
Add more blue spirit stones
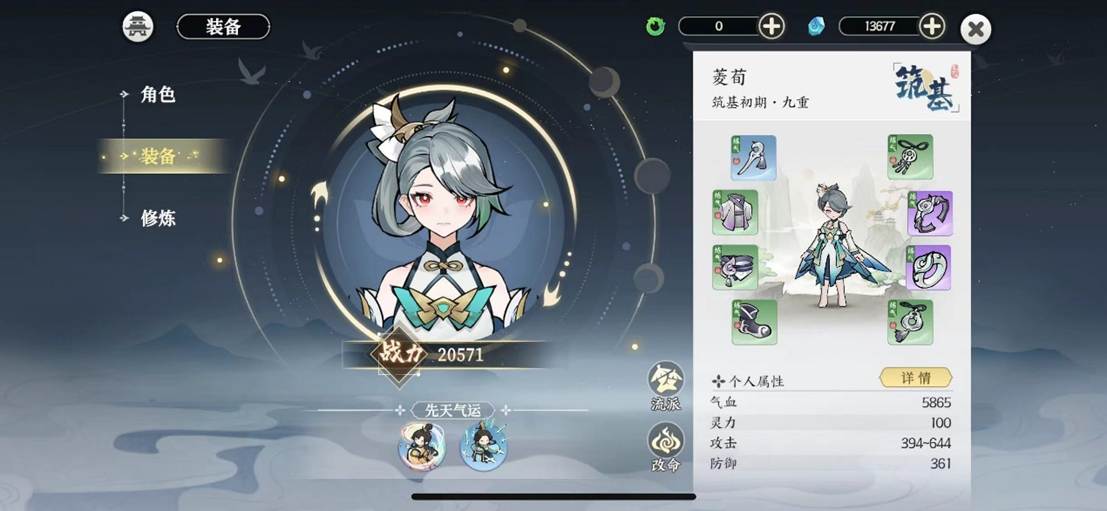point(931,26)
